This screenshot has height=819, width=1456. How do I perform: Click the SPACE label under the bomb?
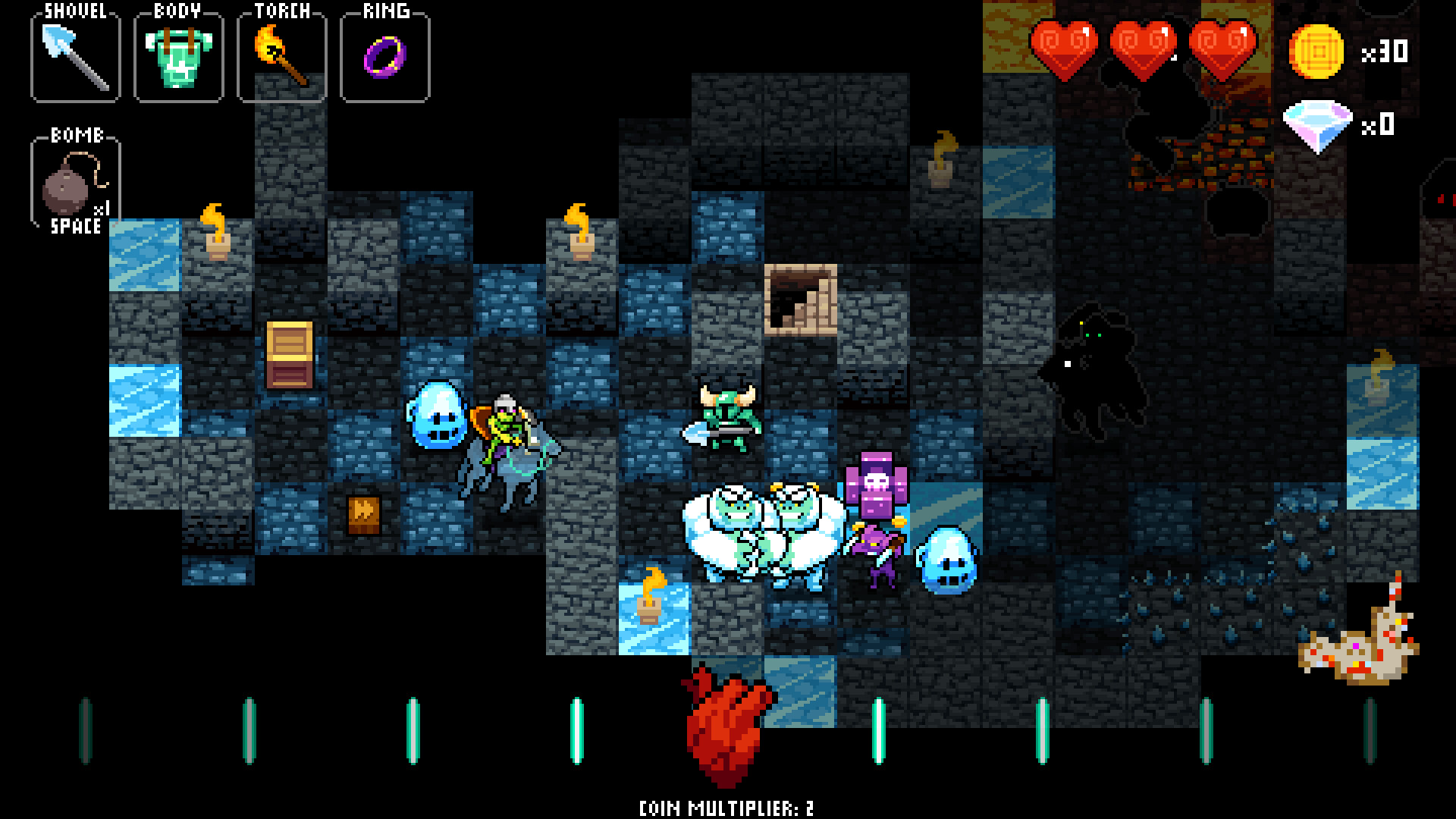(x=76, y=225)
